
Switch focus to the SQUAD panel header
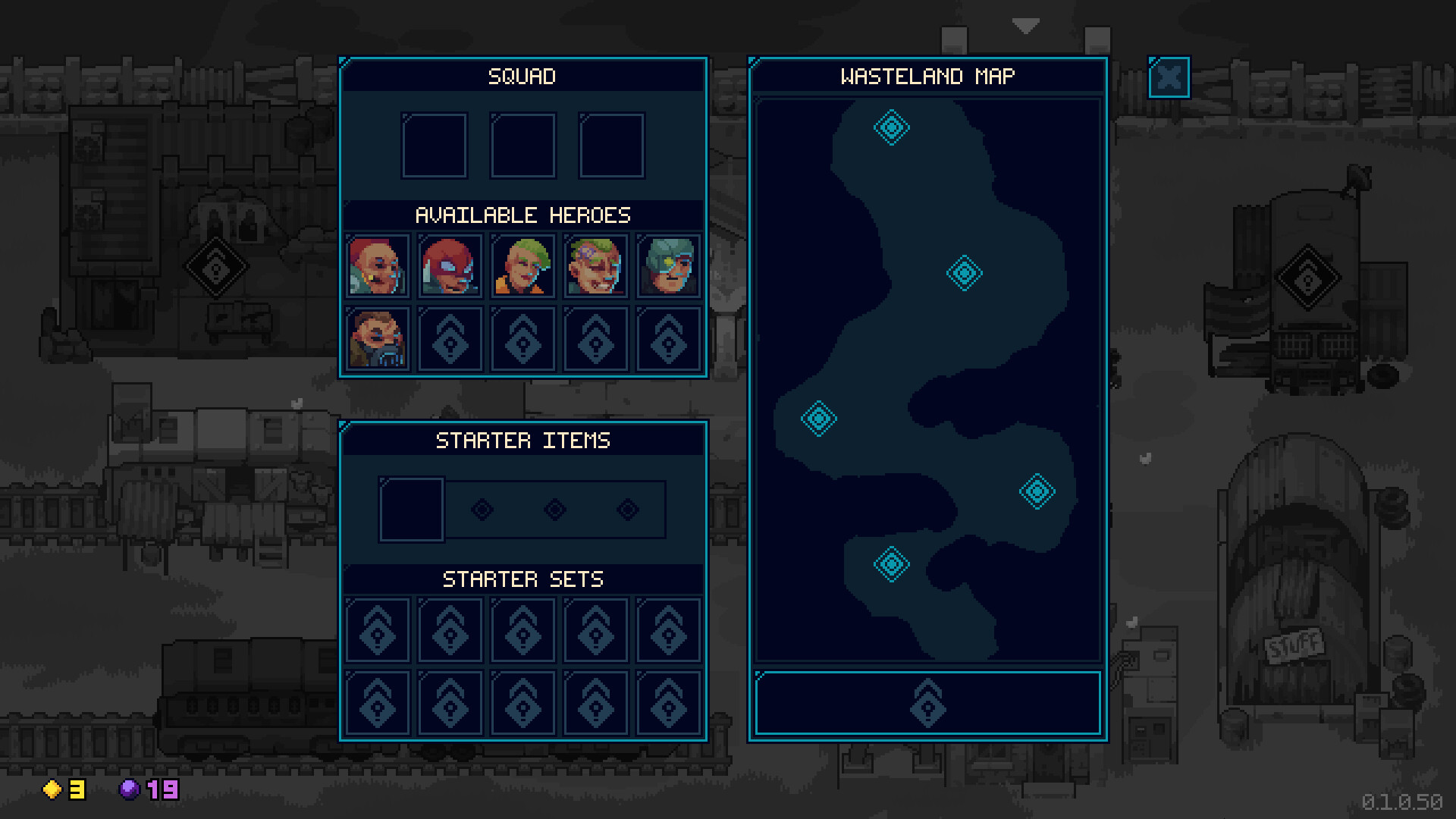pos(522,76)
